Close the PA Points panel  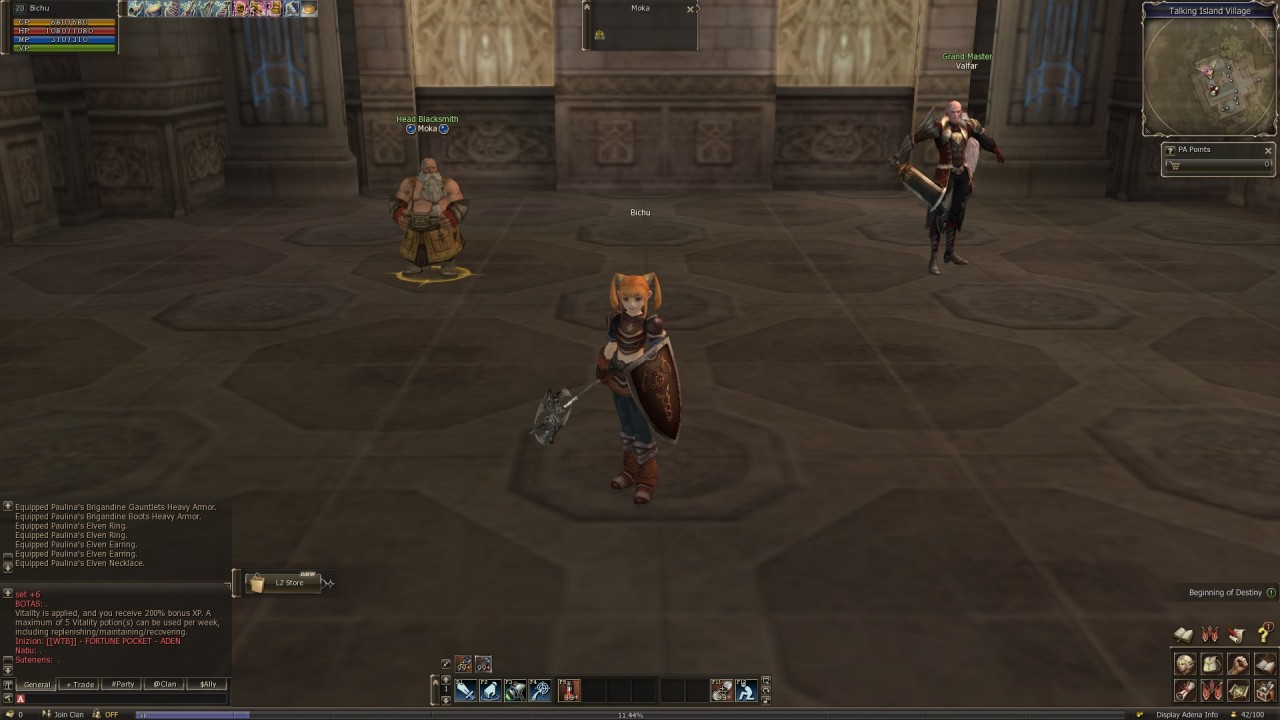1268,151
